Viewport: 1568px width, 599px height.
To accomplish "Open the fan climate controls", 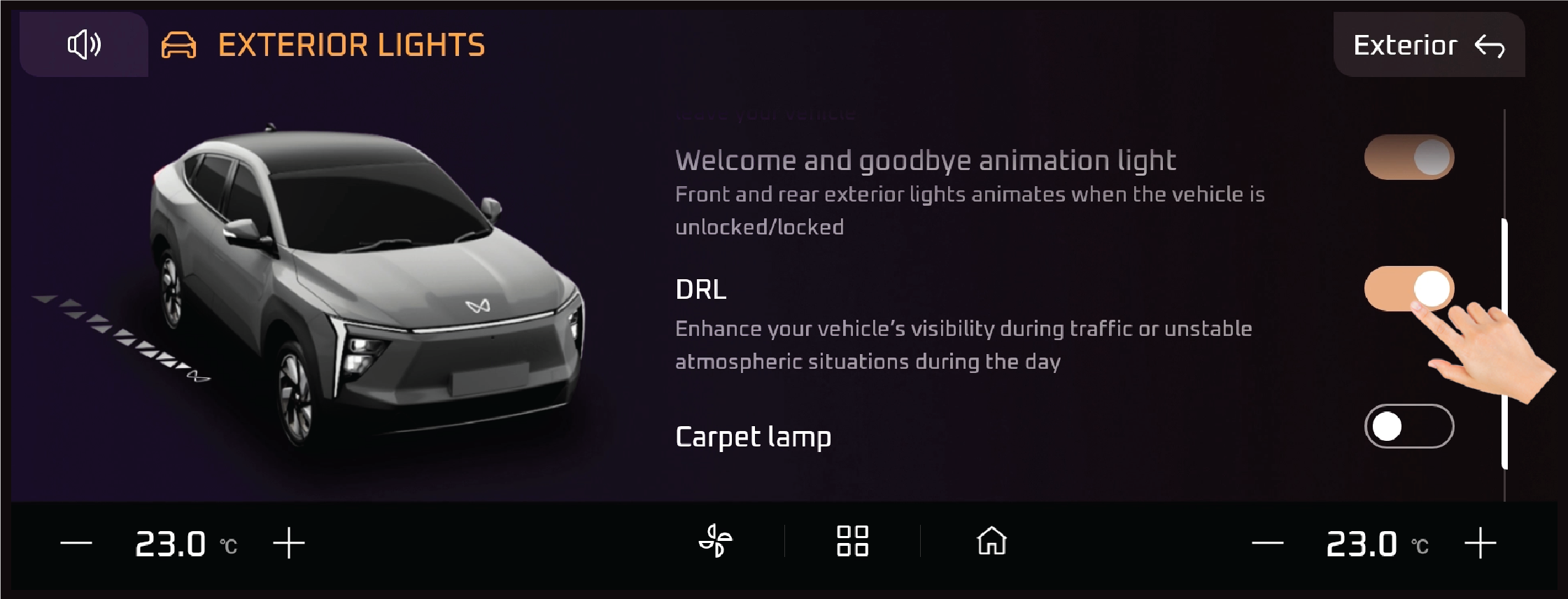I will point(715,541).
